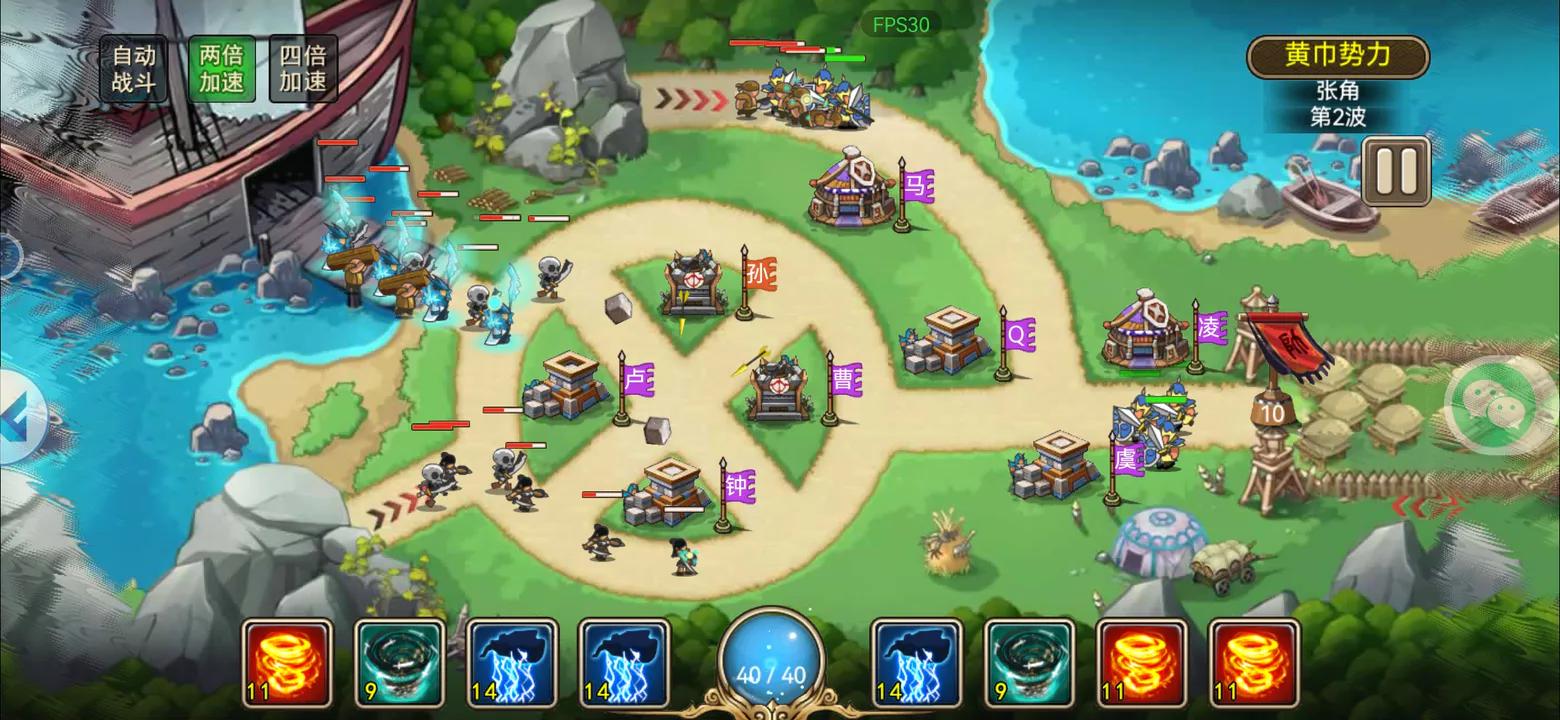This screenshot has width=1560, height=720.
Task: Select the tower with the 孙 flag
Action: [690, 285]
